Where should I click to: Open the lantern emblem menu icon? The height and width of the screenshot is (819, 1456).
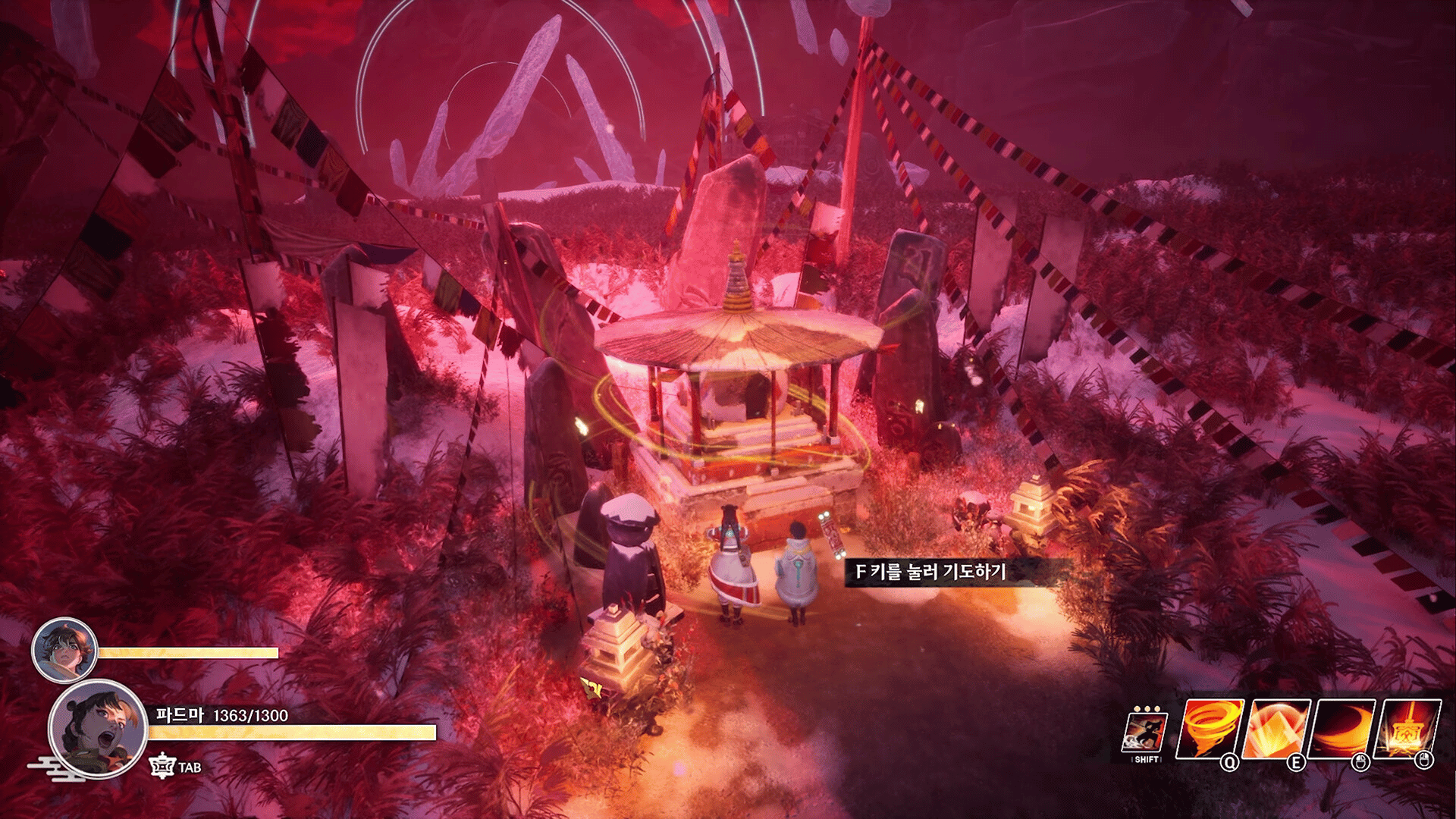point(162,767)
